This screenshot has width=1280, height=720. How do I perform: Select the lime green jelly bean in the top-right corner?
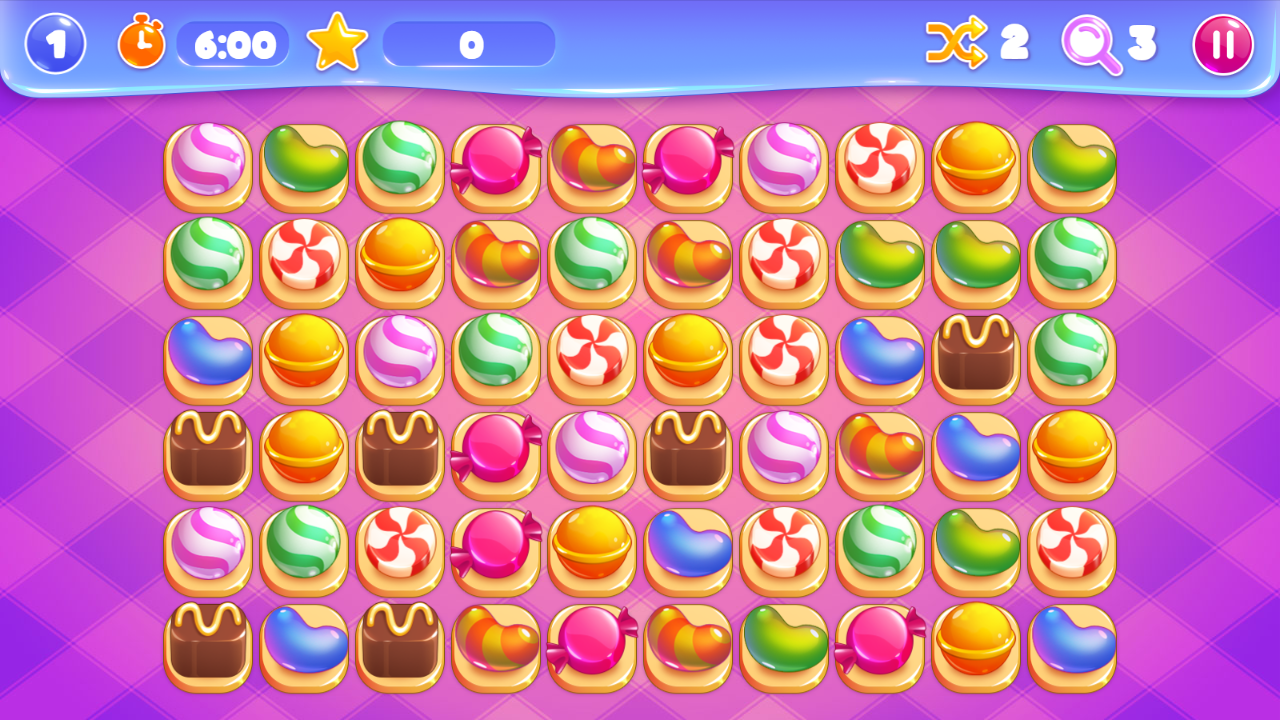(x=1071, y=165)
